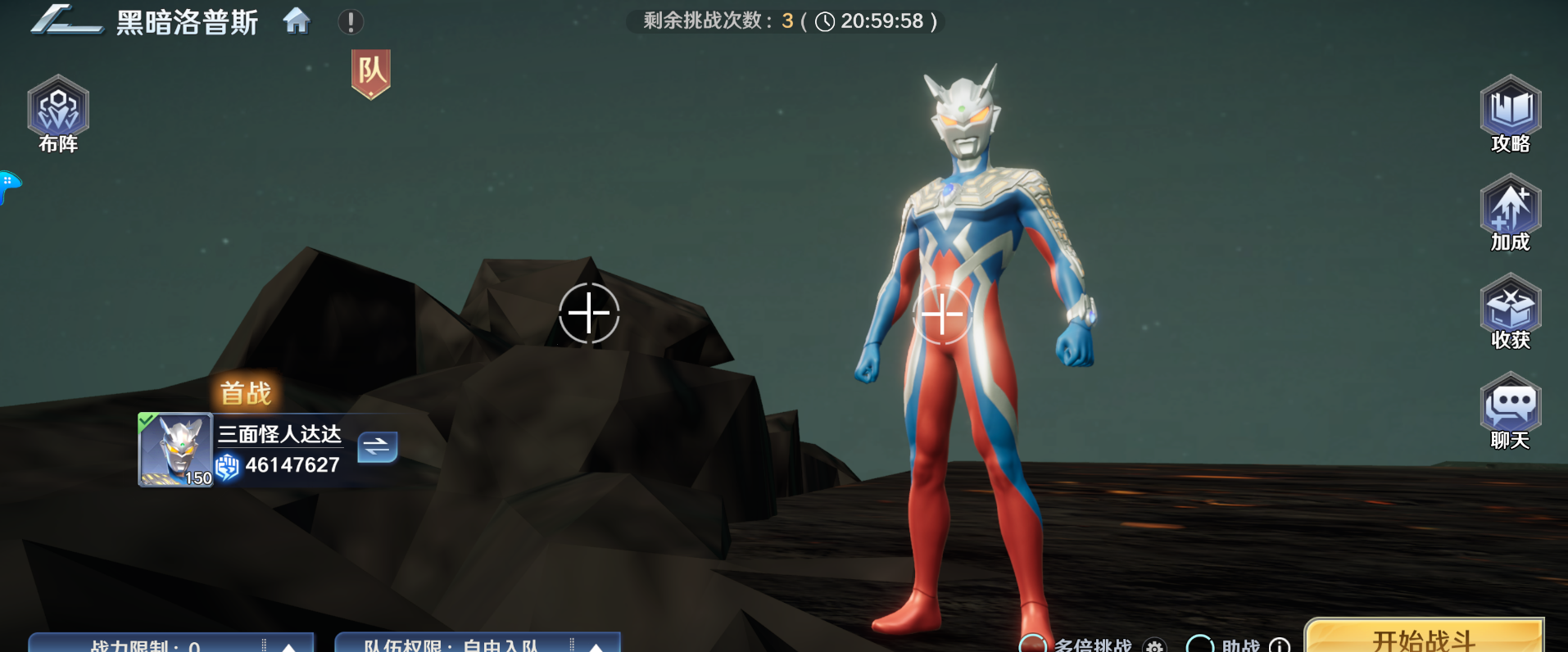Screen dimensions: 1568x652
Task: Click the swap arrows on the boss card
Action: tap(378, 447)
